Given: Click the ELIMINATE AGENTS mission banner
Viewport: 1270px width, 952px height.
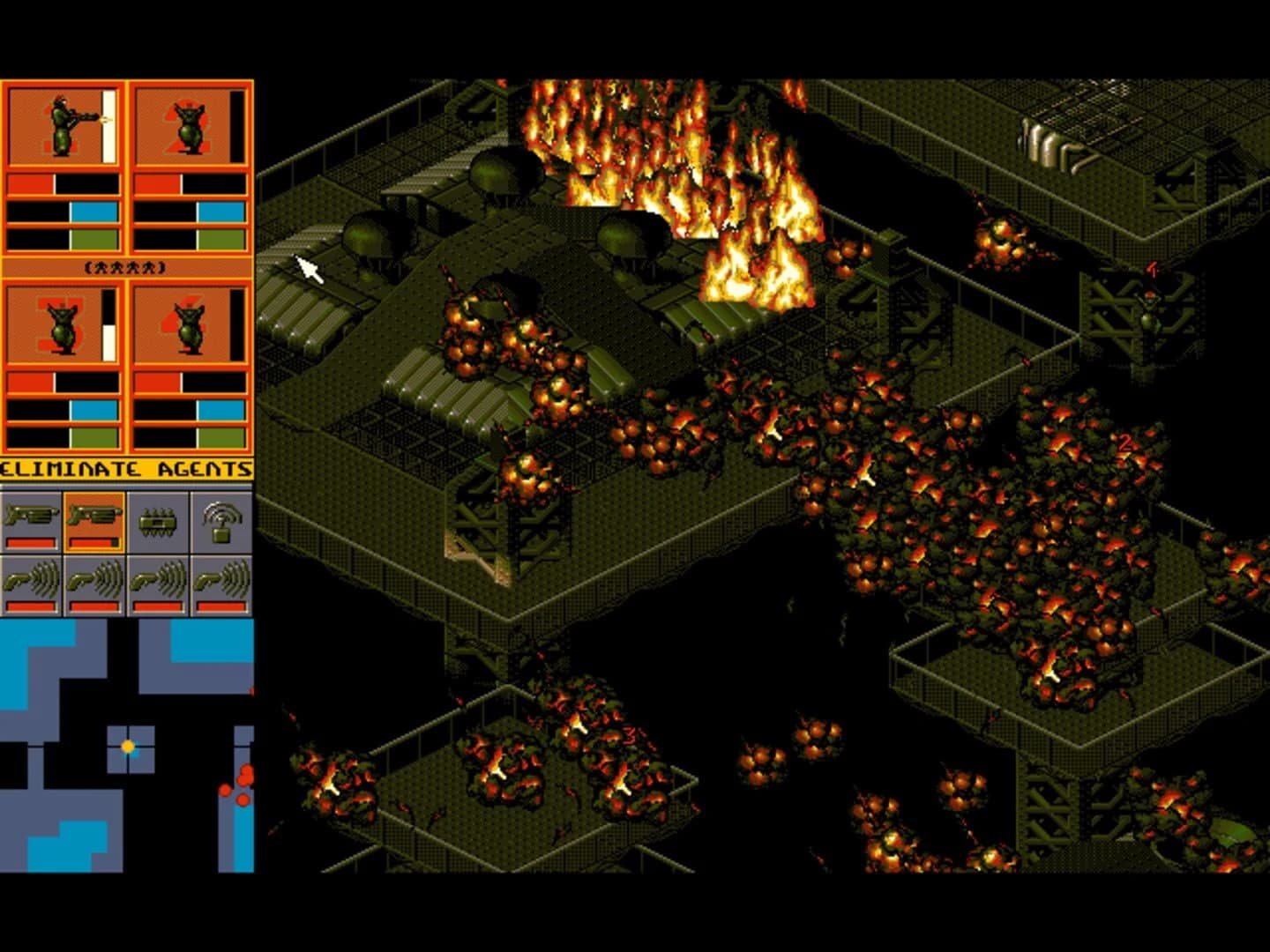Looking at the screenshot, I should click(128, 470).
